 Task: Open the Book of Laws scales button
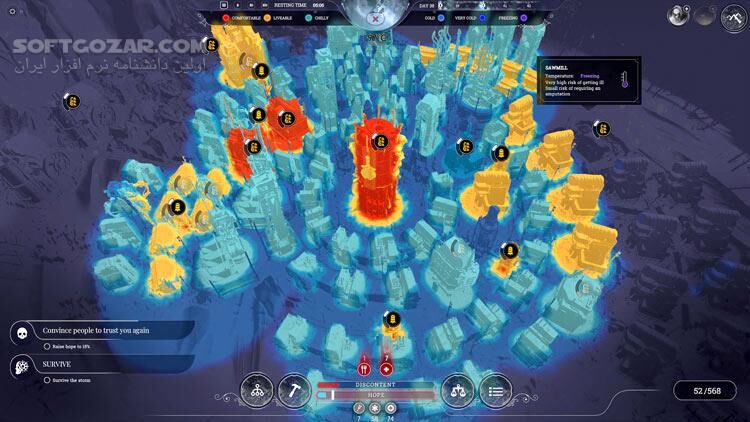(x=456, y=390)
